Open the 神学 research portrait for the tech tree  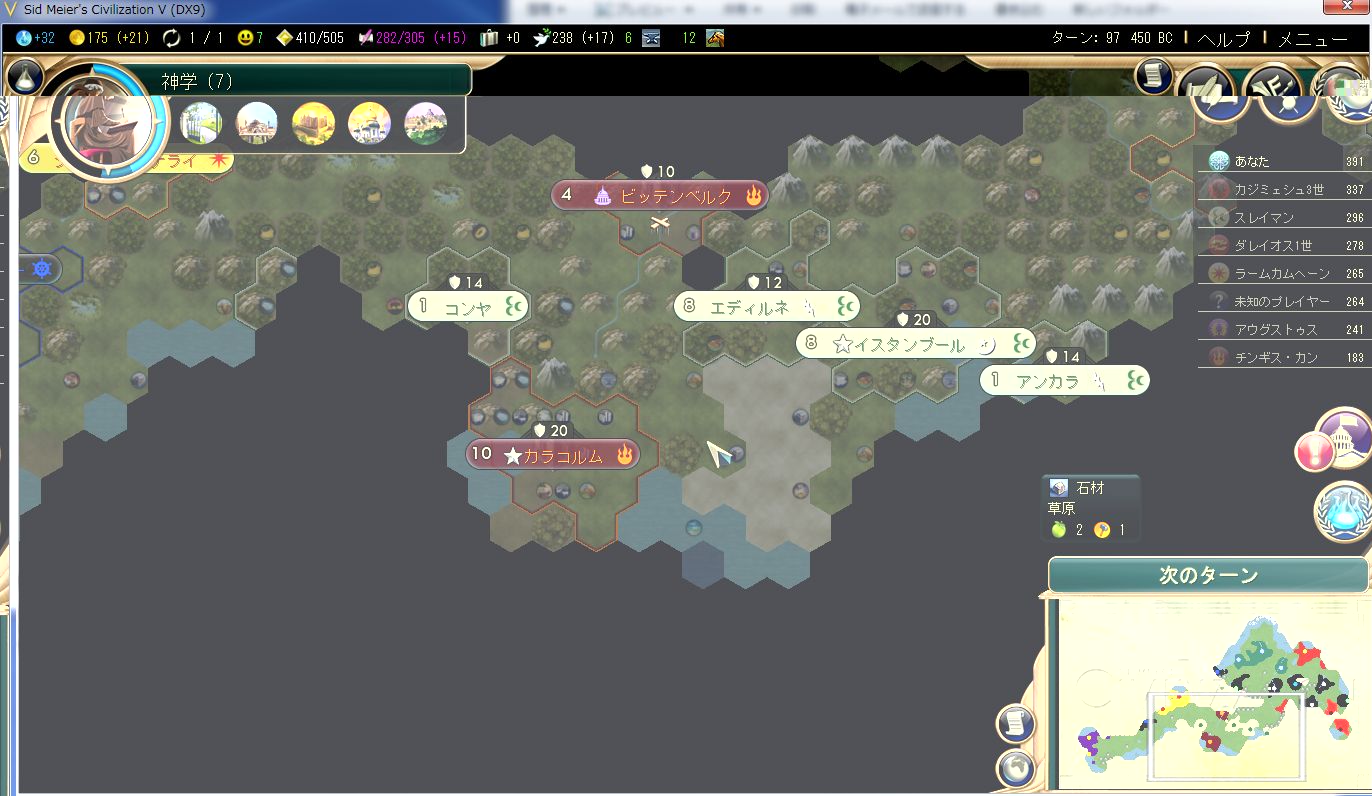pos(108,120)
